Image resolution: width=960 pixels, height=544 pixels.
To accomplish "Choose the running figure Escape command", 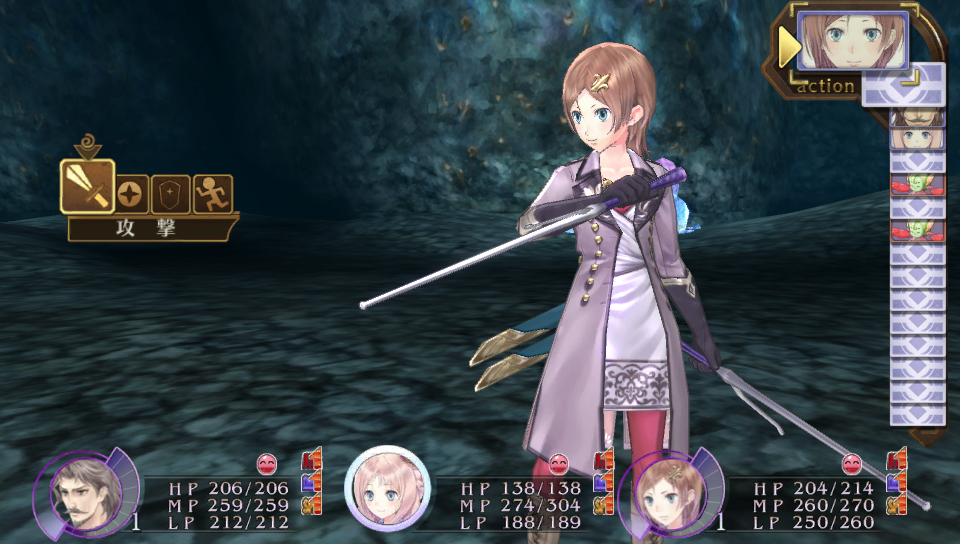I will [x=212, y=193].
